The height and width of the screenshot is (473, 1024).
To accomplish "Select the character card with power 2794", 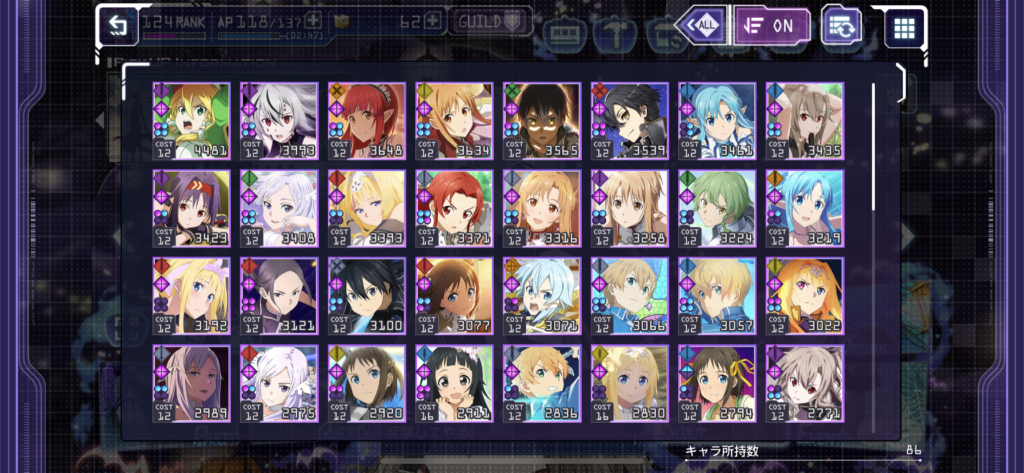I will click(x=717, y=383).
